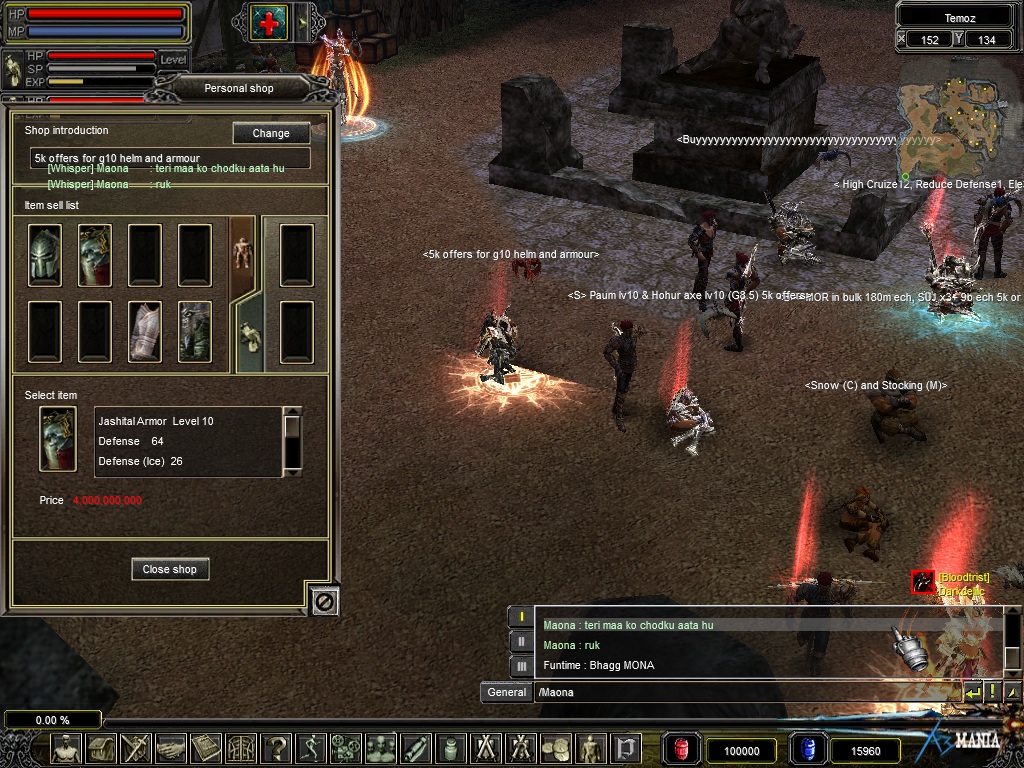
Task: Switch to chat tab I
Action: 521,616
